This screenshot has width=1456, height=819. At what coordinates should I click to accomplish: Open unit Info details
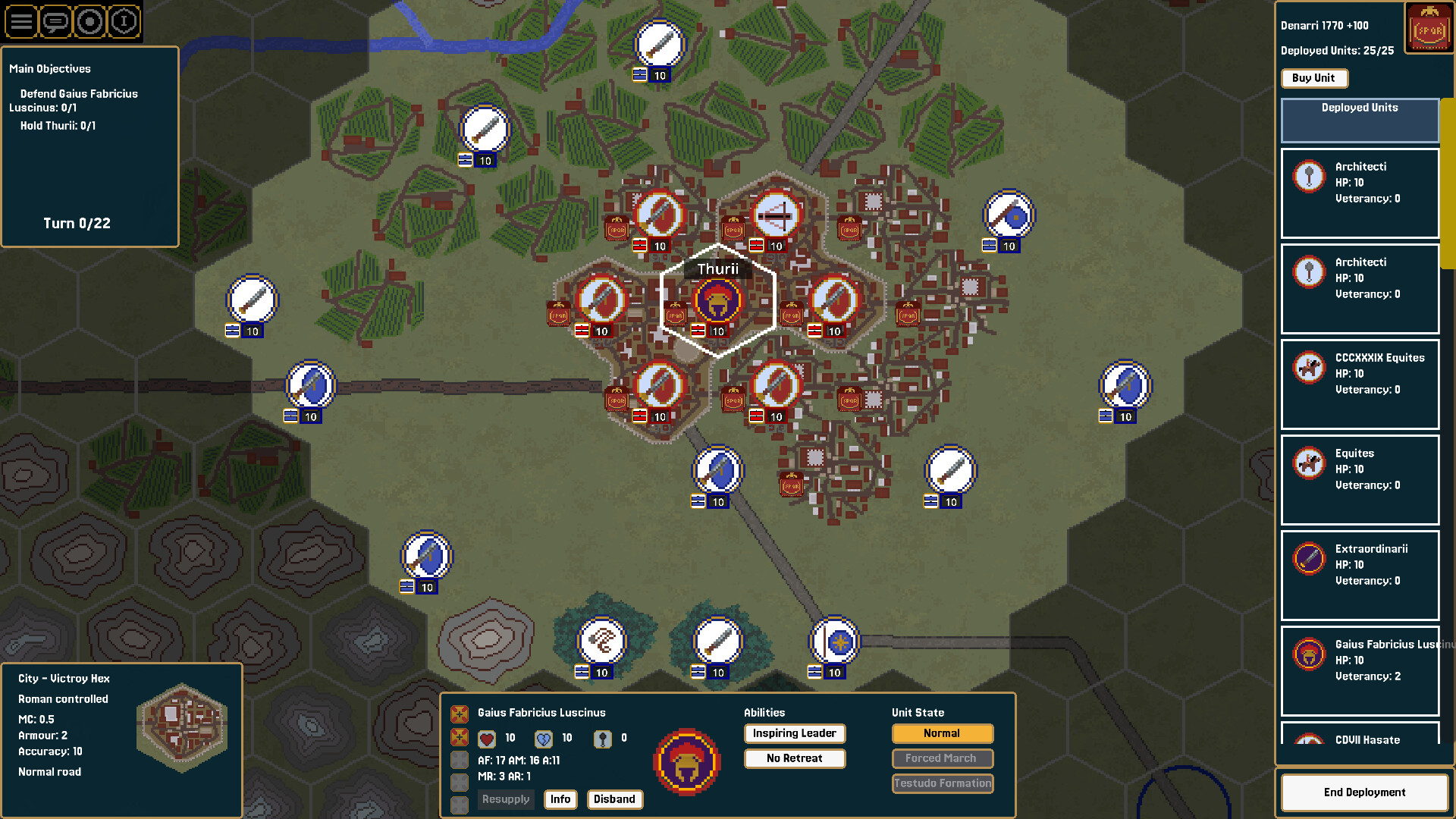point(560,799)
